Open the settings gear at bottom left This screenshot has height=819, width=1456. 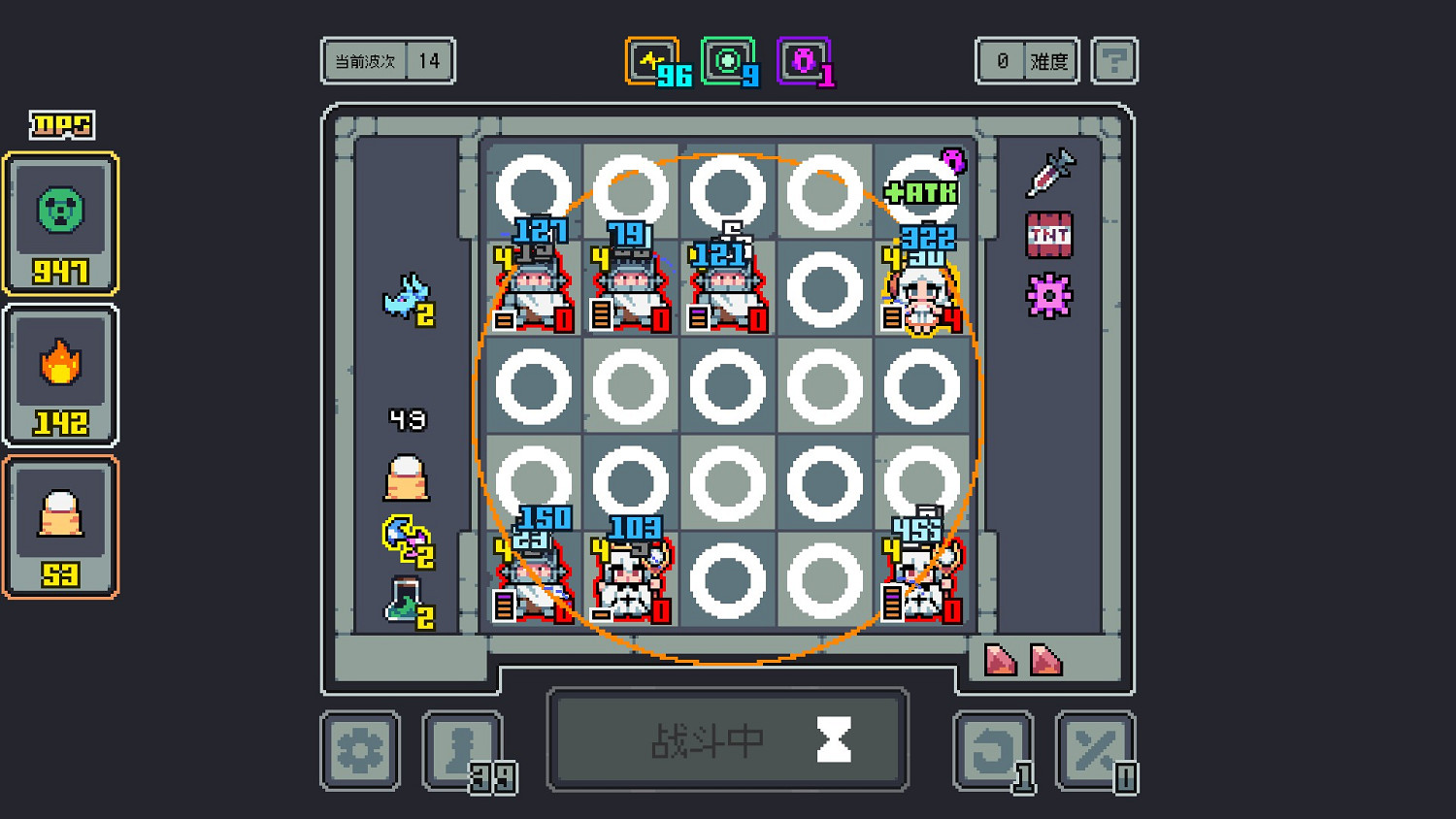pyautogui.click(x=359, y=750)
